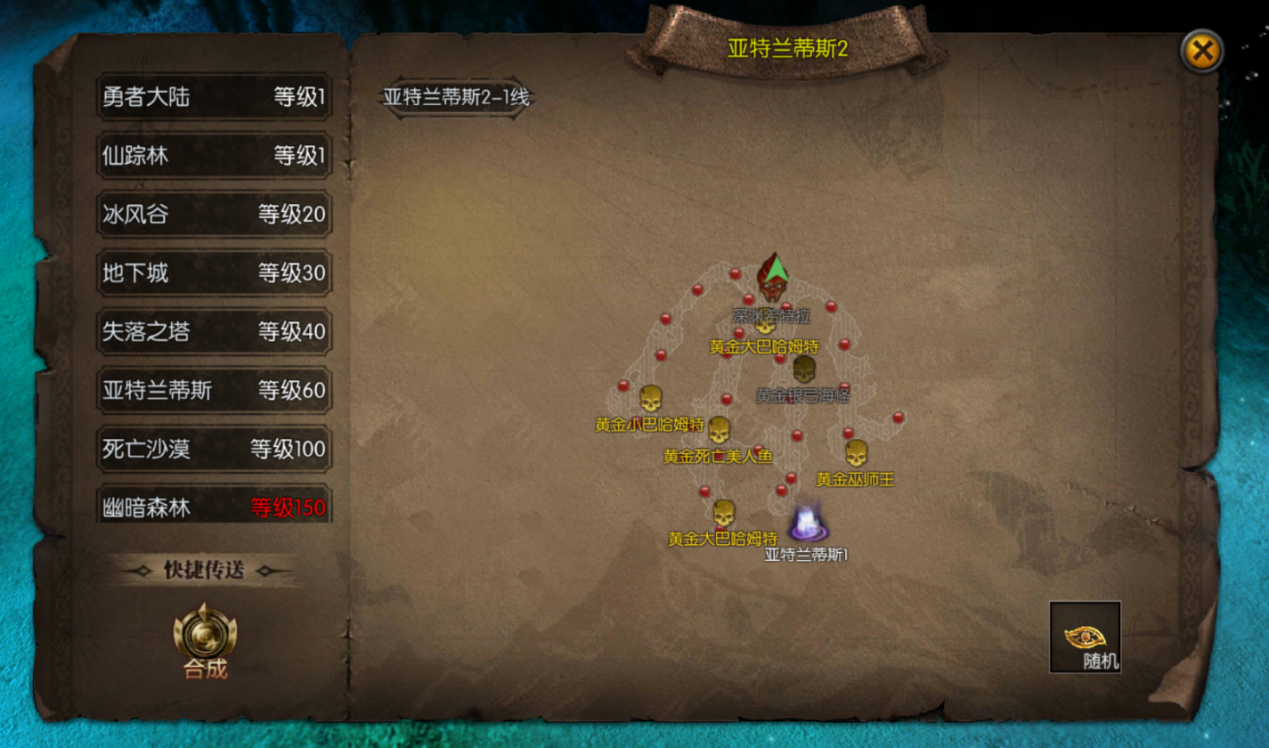The width and height of the screenshot is (1269, 748).
Task: Open the 冰风谷 level 20 map
Action: point(214,214)
